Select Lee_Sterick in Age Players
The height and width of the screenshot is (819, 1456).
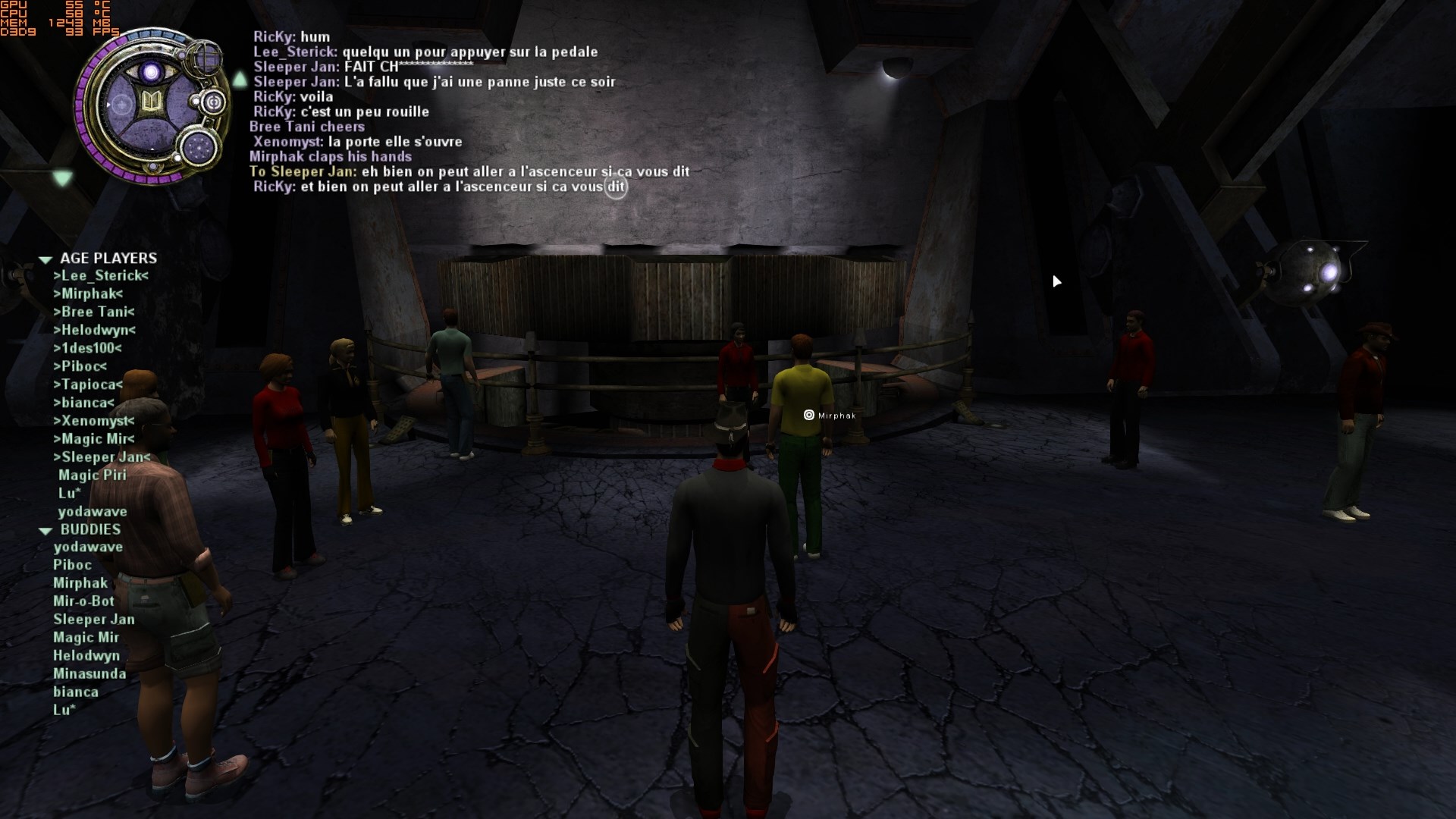pos(101,276)
